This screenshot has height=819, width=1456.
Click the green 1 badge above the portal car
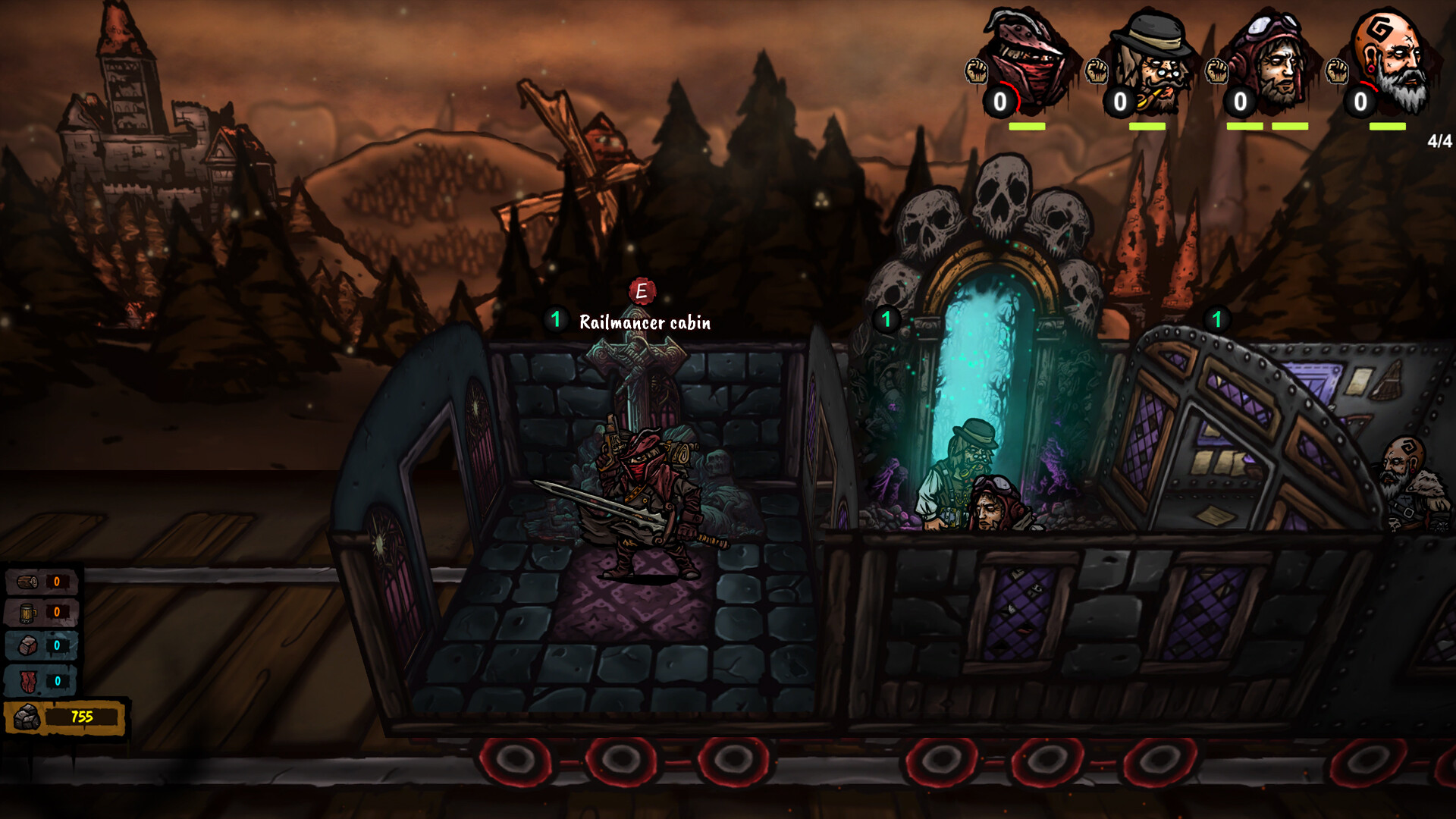tap(885, 321)
